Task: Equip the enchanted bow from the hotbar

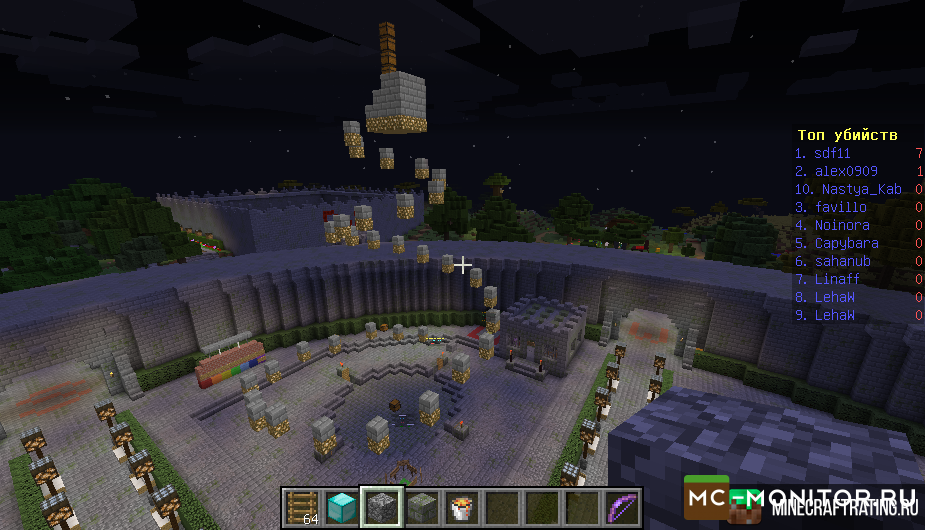Action: click(621, 508)
